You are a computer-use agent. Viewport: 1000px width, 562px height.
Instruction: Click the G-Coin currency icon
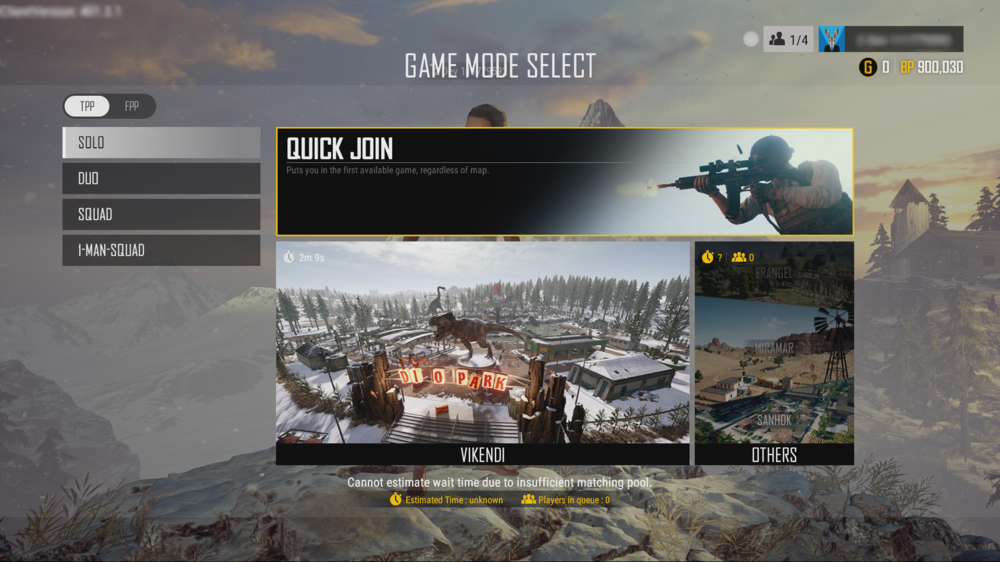tap(867, 67)
